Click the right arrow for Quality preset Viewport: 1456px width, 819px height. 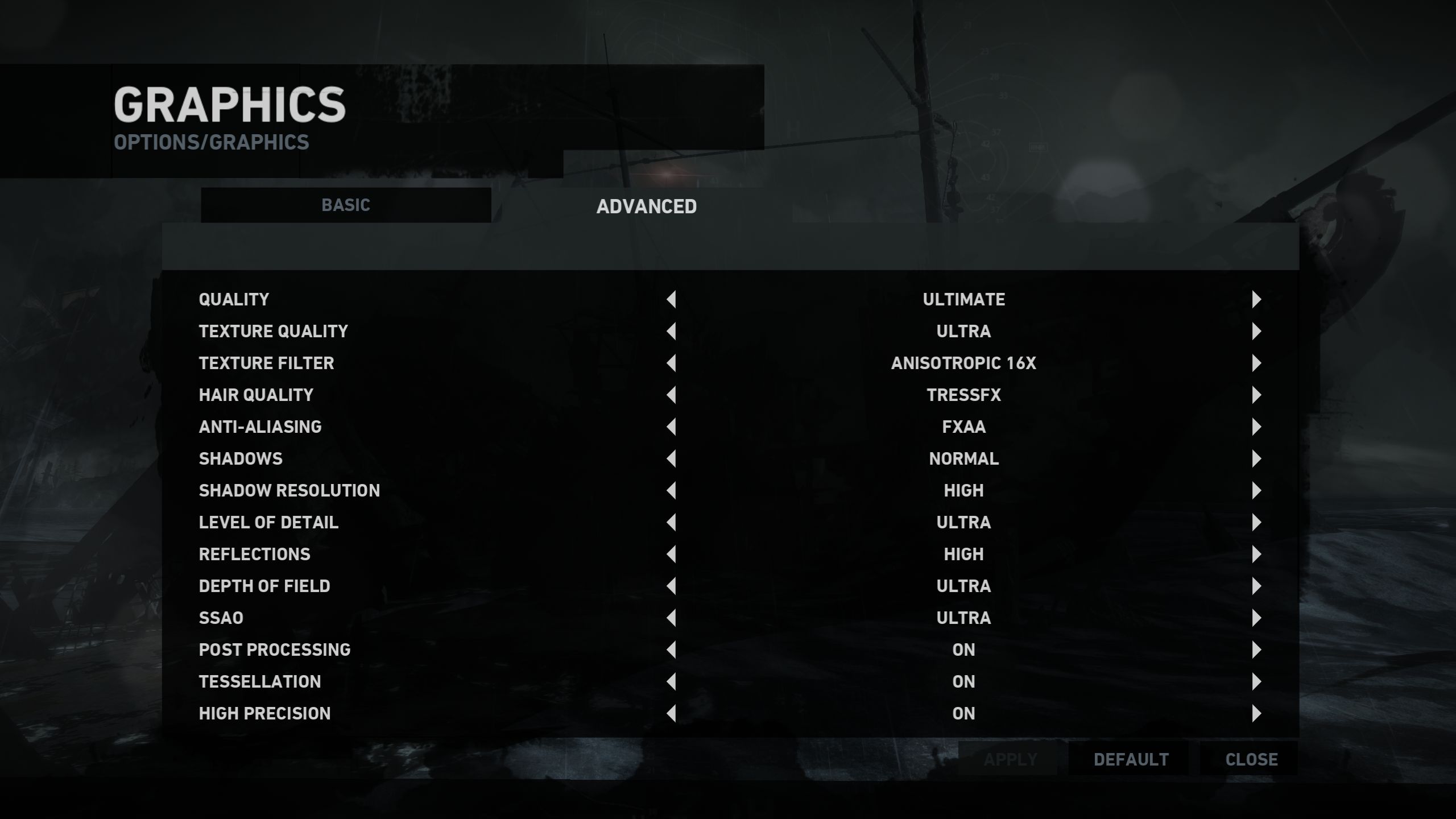(1256, 300)
